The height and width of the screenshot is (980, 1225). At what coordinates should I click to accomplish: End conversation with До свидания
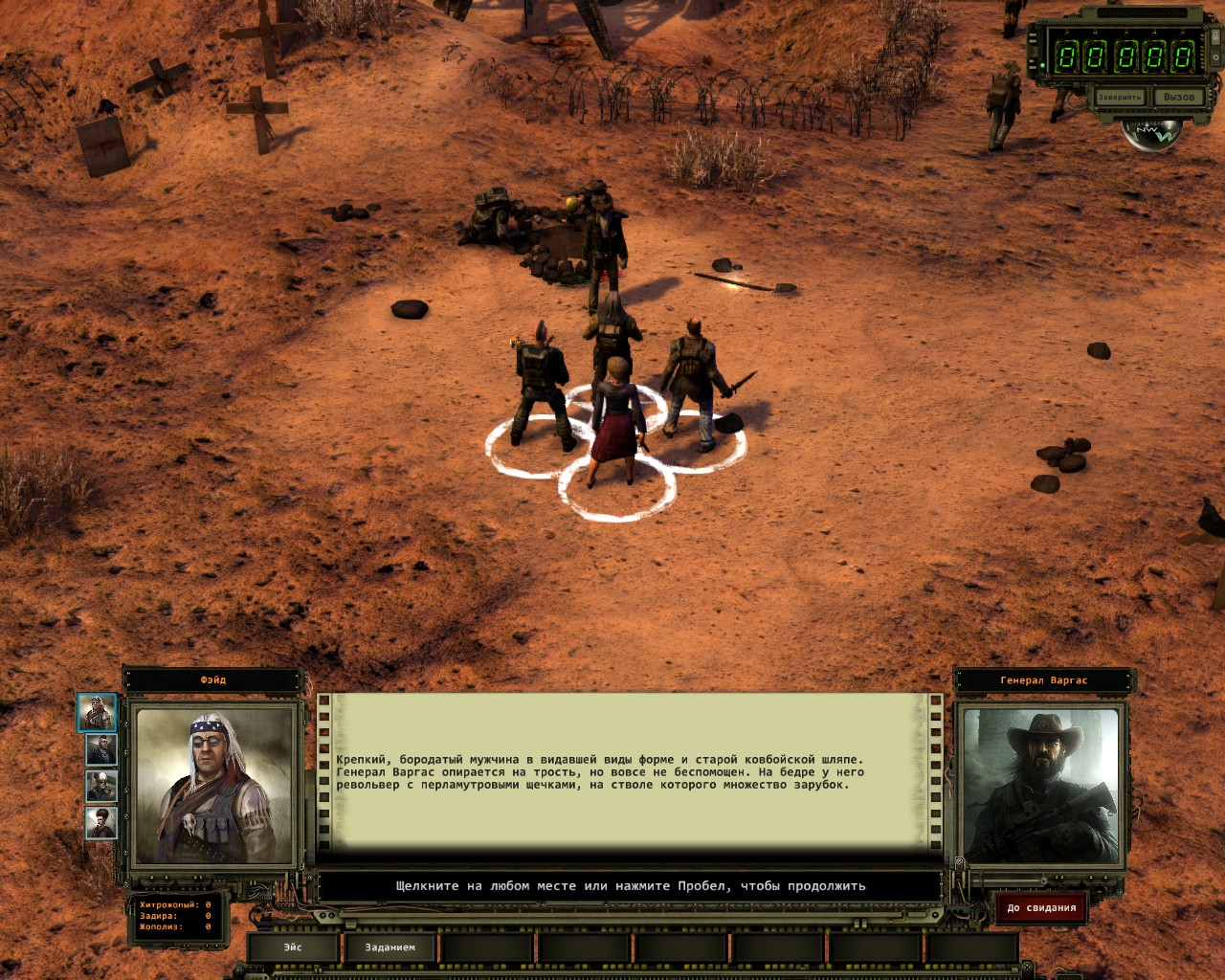coord(1041,907)
